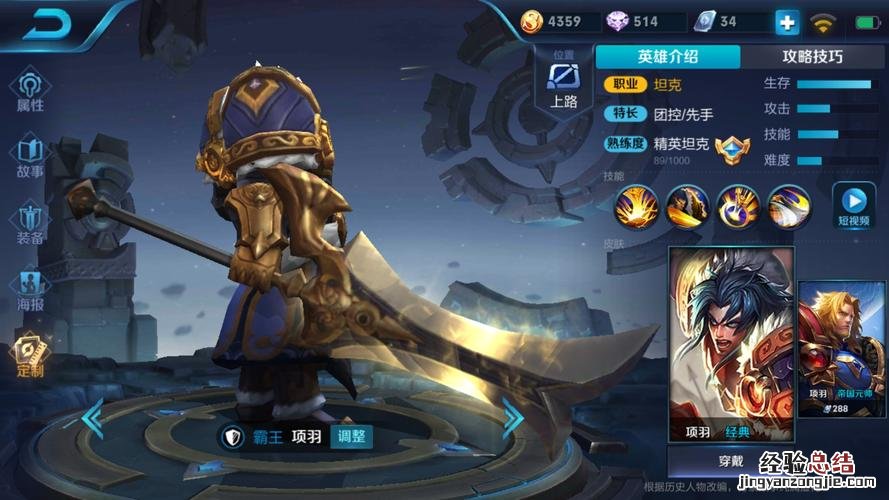Click the plus button to add currency
This screenshot has width=889, height=500.
point(787,22)
